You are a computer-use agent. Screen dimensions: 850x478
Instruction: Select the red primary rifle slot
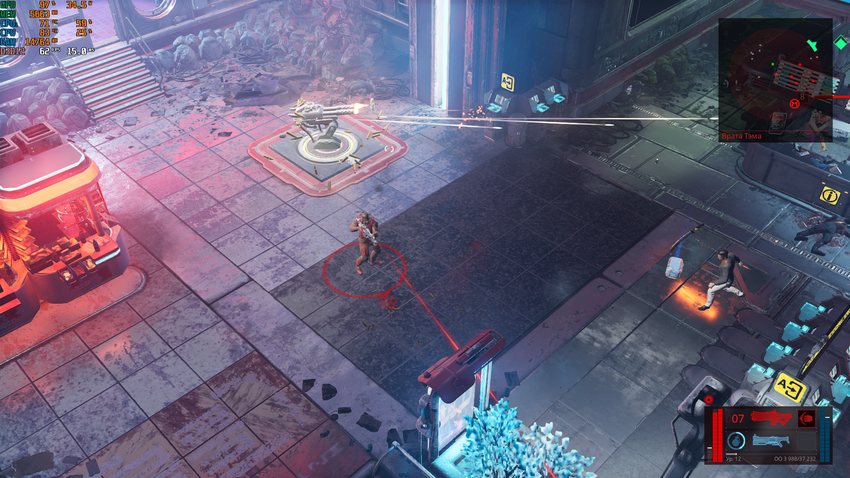tap(772, 417)
